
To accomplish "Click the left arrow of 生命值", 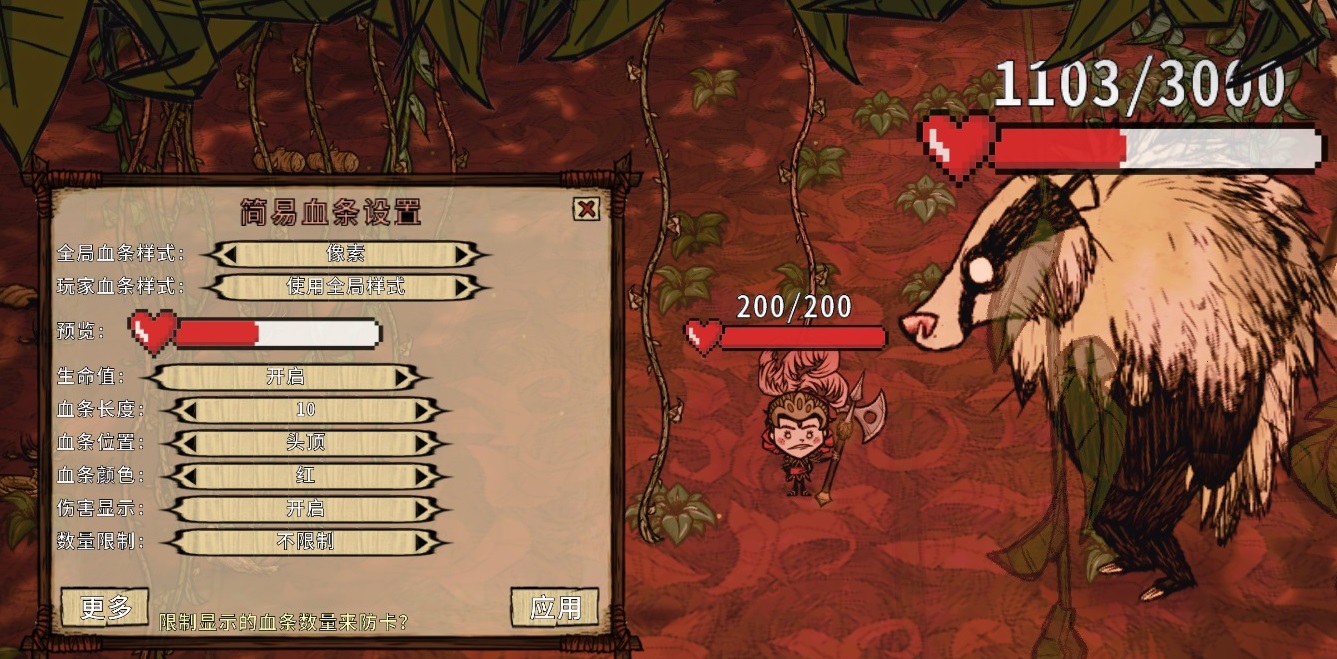I will coord(166,377).
